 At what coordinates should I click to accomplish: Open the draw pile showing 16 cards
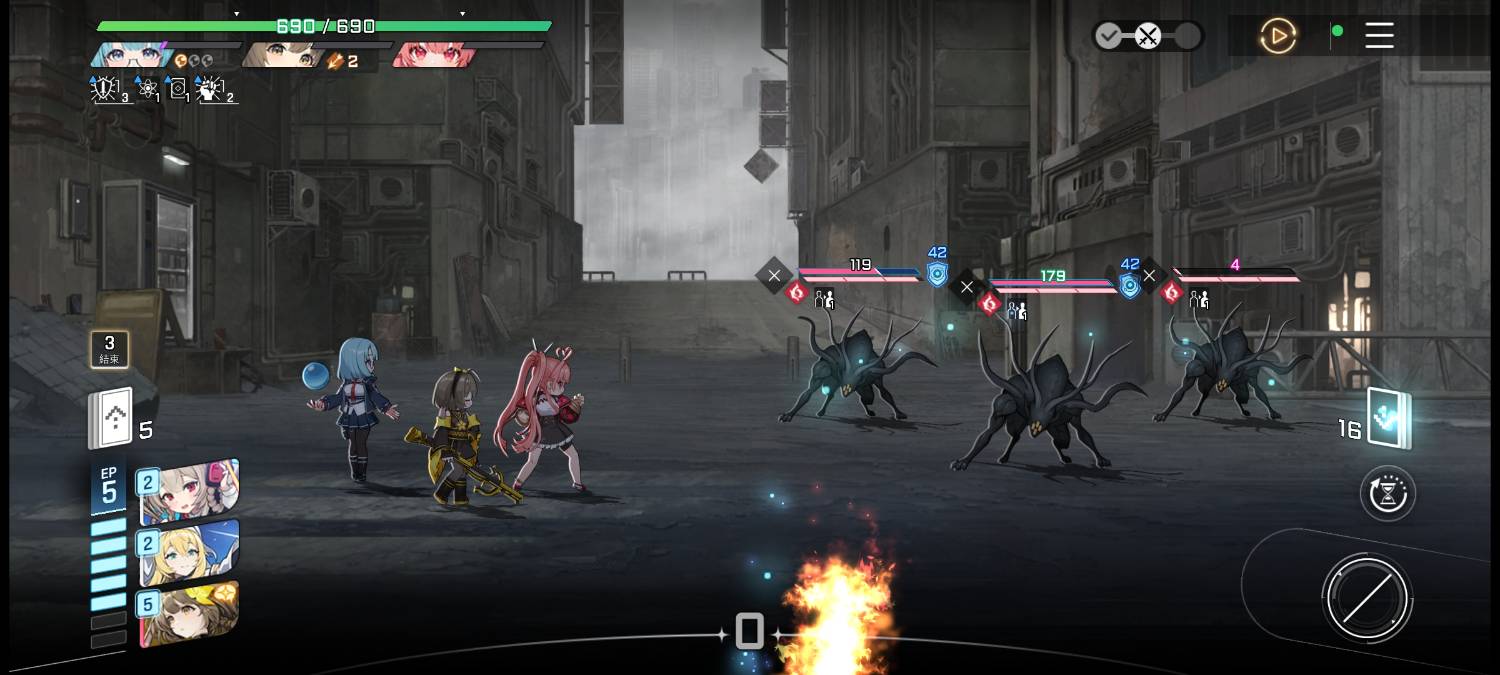click(x=1389, y=419)
